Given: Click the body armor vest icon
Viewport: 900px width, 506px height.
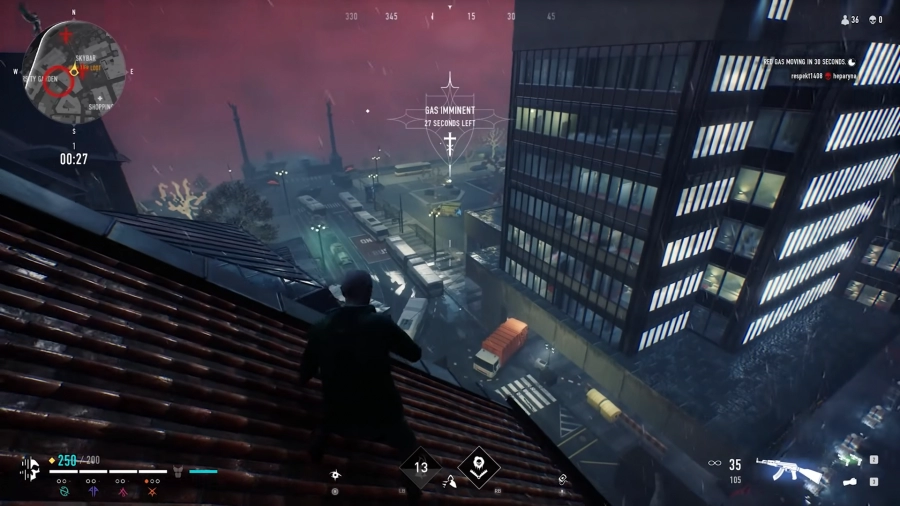Looking at the screenshot, I should point(177,470).
